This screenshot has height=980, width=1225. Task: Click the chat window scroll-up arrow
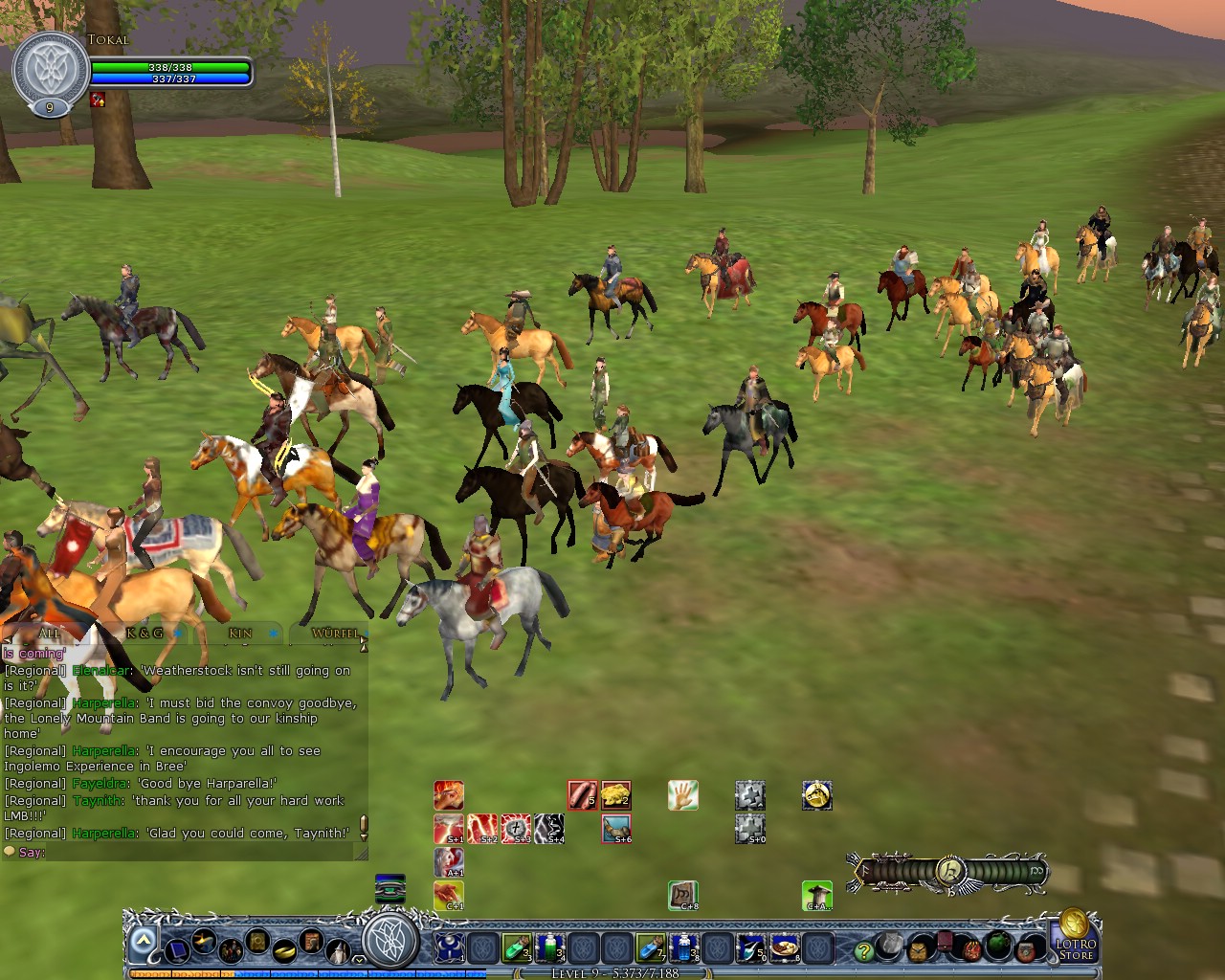click(365, 646)
